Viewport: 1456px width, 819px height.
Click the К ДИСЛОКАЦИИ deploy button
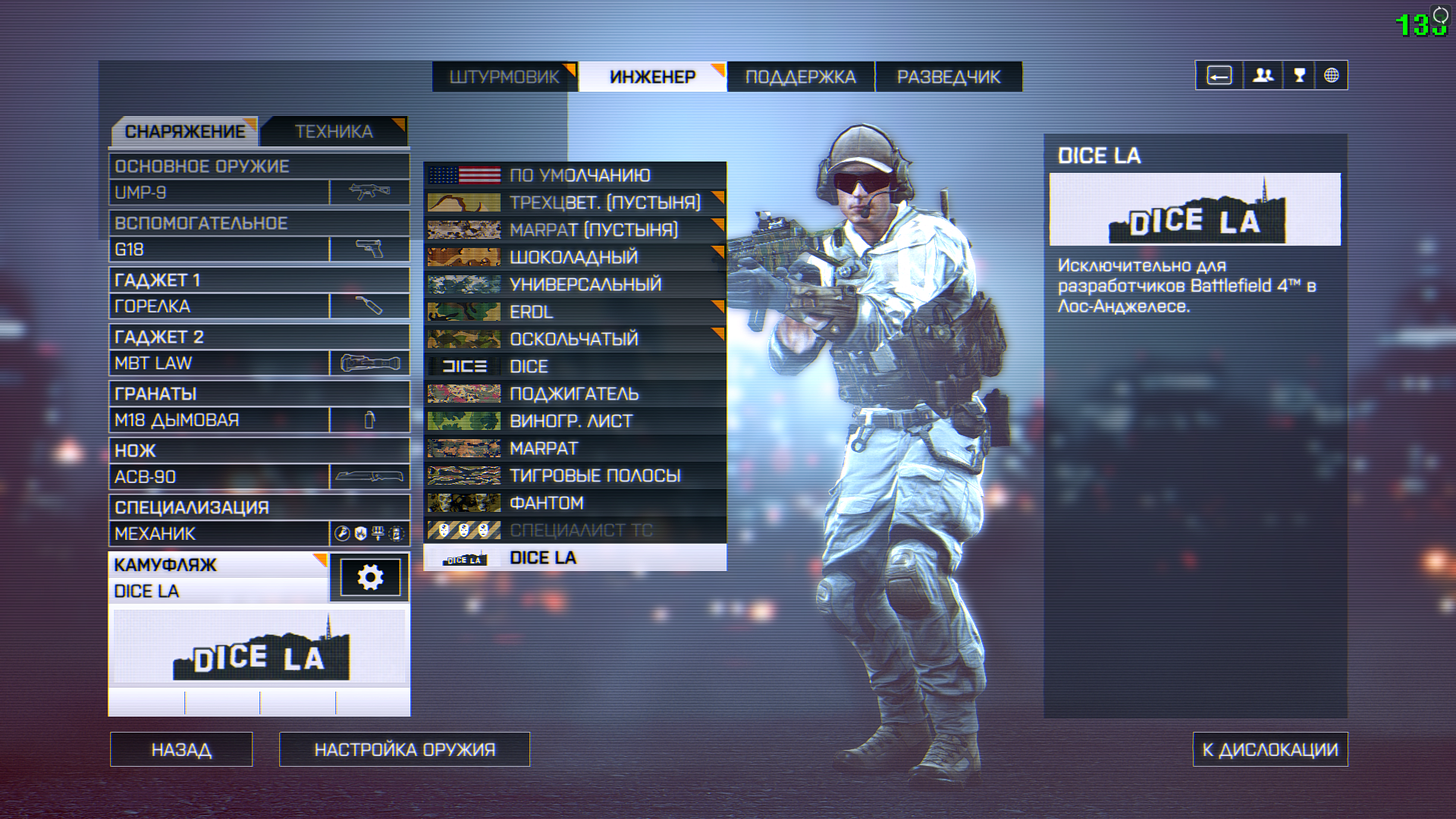(x=1269, y=749)
